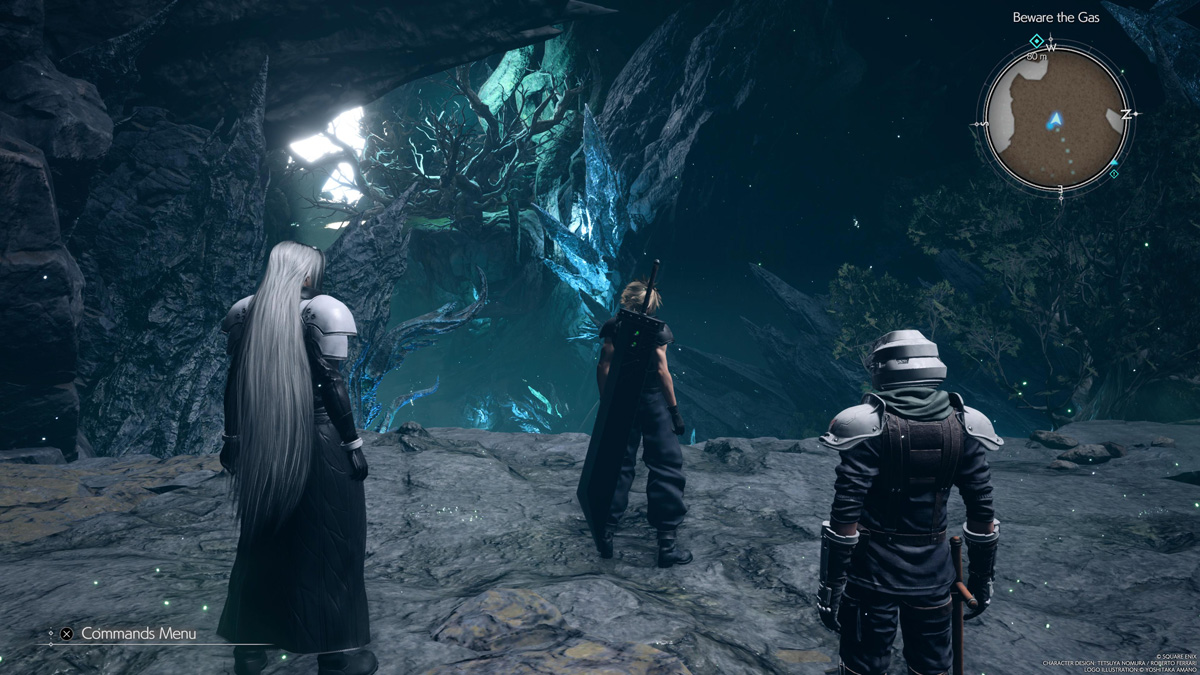Click the diamond marker above the minimap
This screenshot has width=1200, height=675.
pos(1037,41)
